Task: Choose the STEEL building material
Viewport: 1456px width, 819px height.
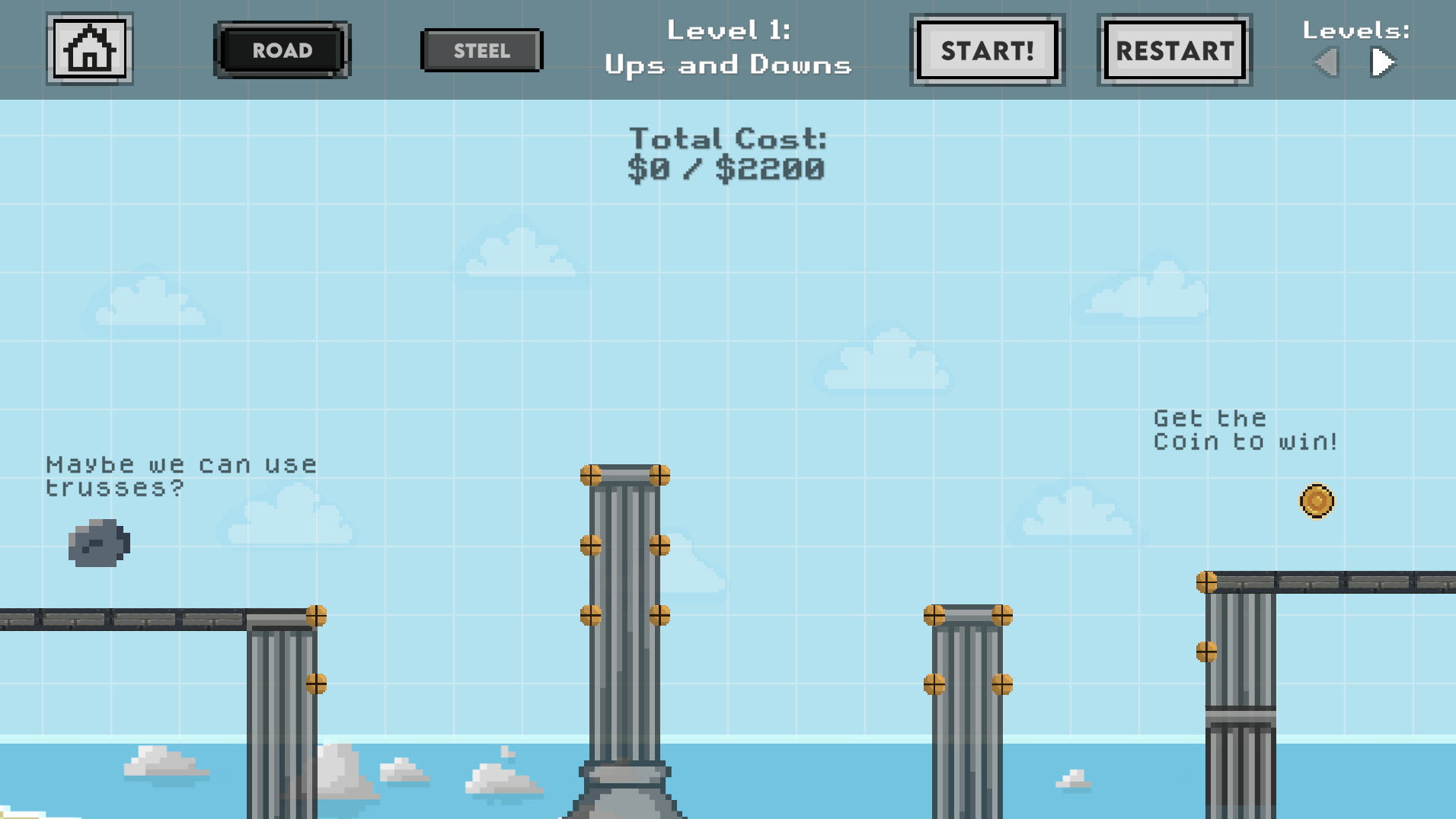Action: tap(481, 51)
